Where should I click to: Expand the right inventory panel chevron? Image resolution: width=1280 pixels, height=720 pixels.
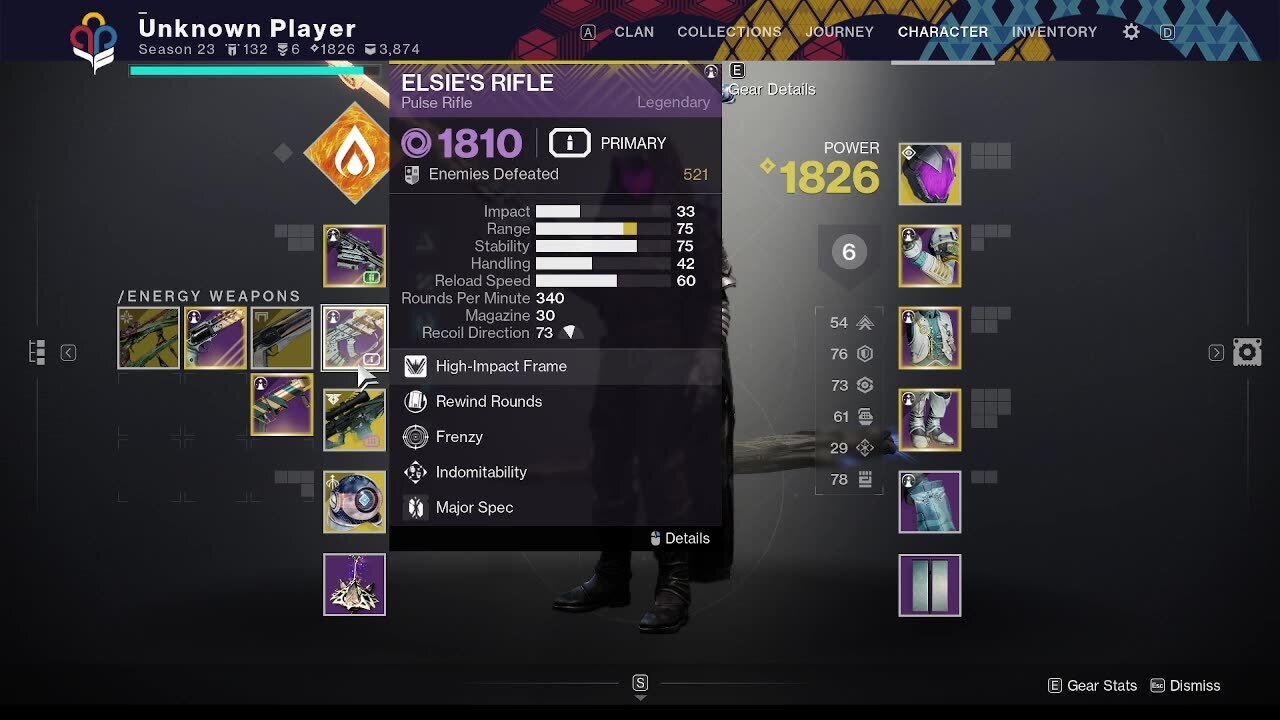click(1215, 352)
